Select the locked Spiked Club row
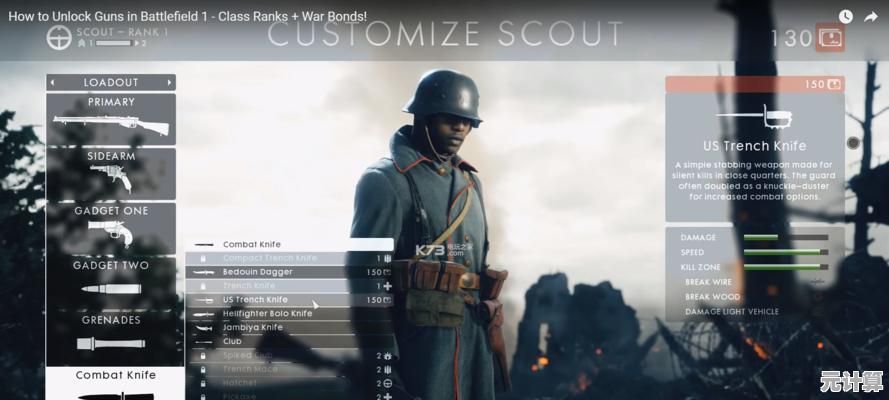The image size is (889, 400). coord(288,355)
